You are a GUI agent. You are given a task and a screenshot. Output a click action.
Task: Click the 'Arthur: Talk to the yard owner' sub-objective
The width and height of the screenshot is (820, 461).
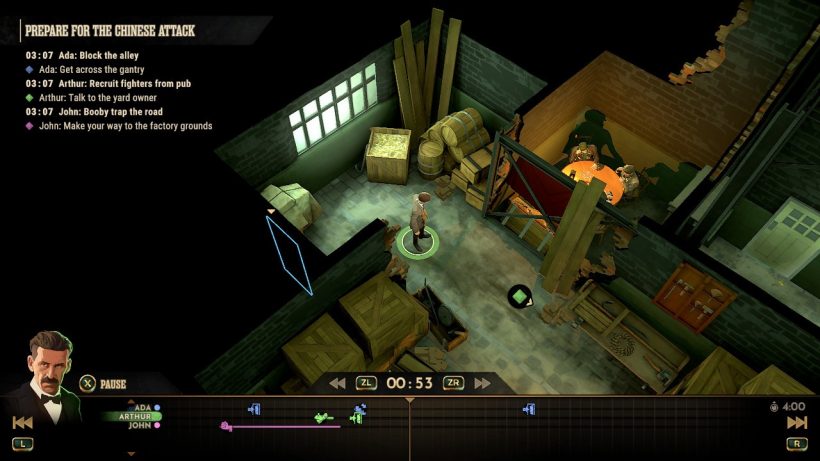[98, 98]
